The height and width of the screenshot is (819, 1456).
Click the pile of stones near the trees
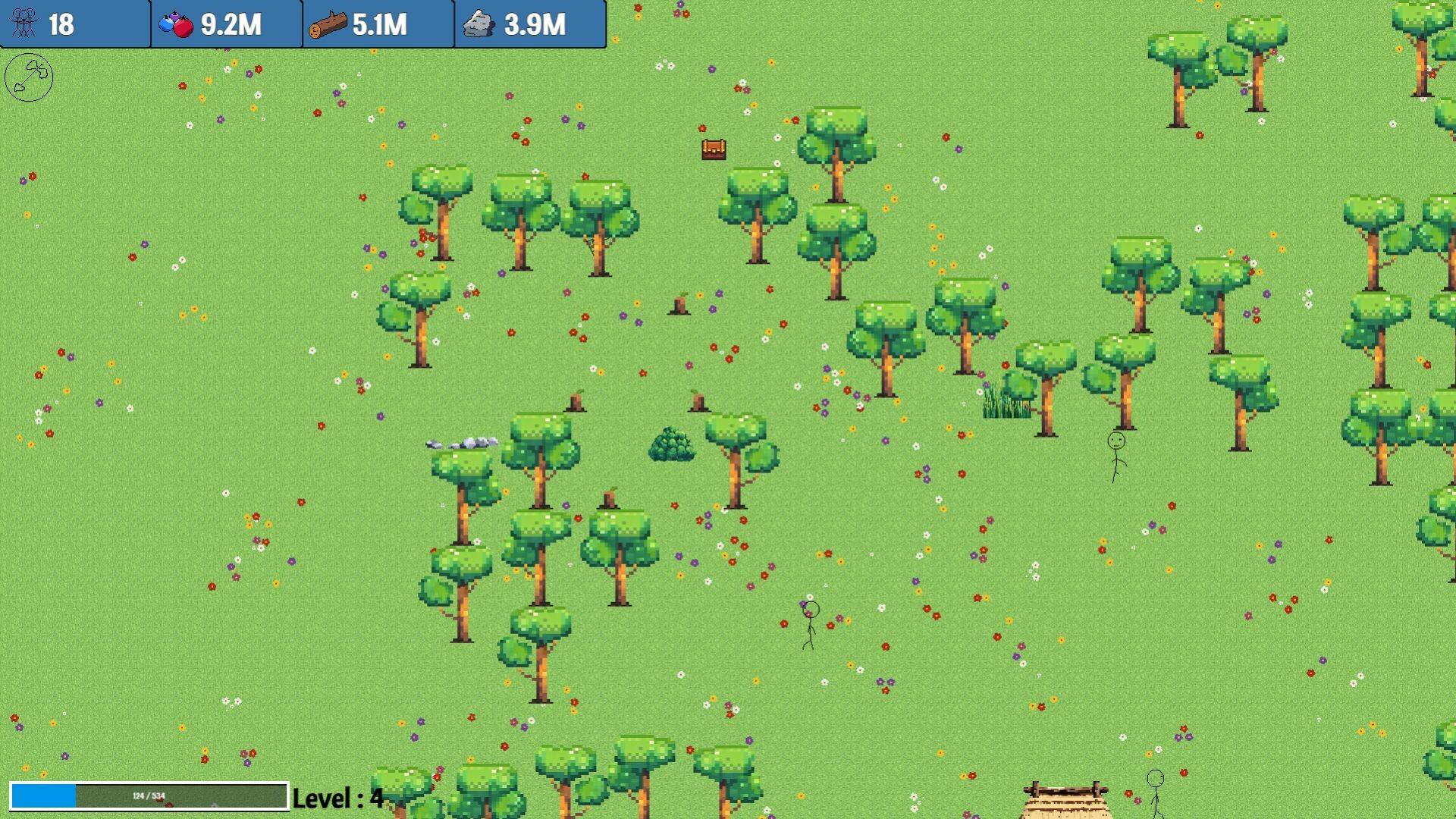(463, 442)
